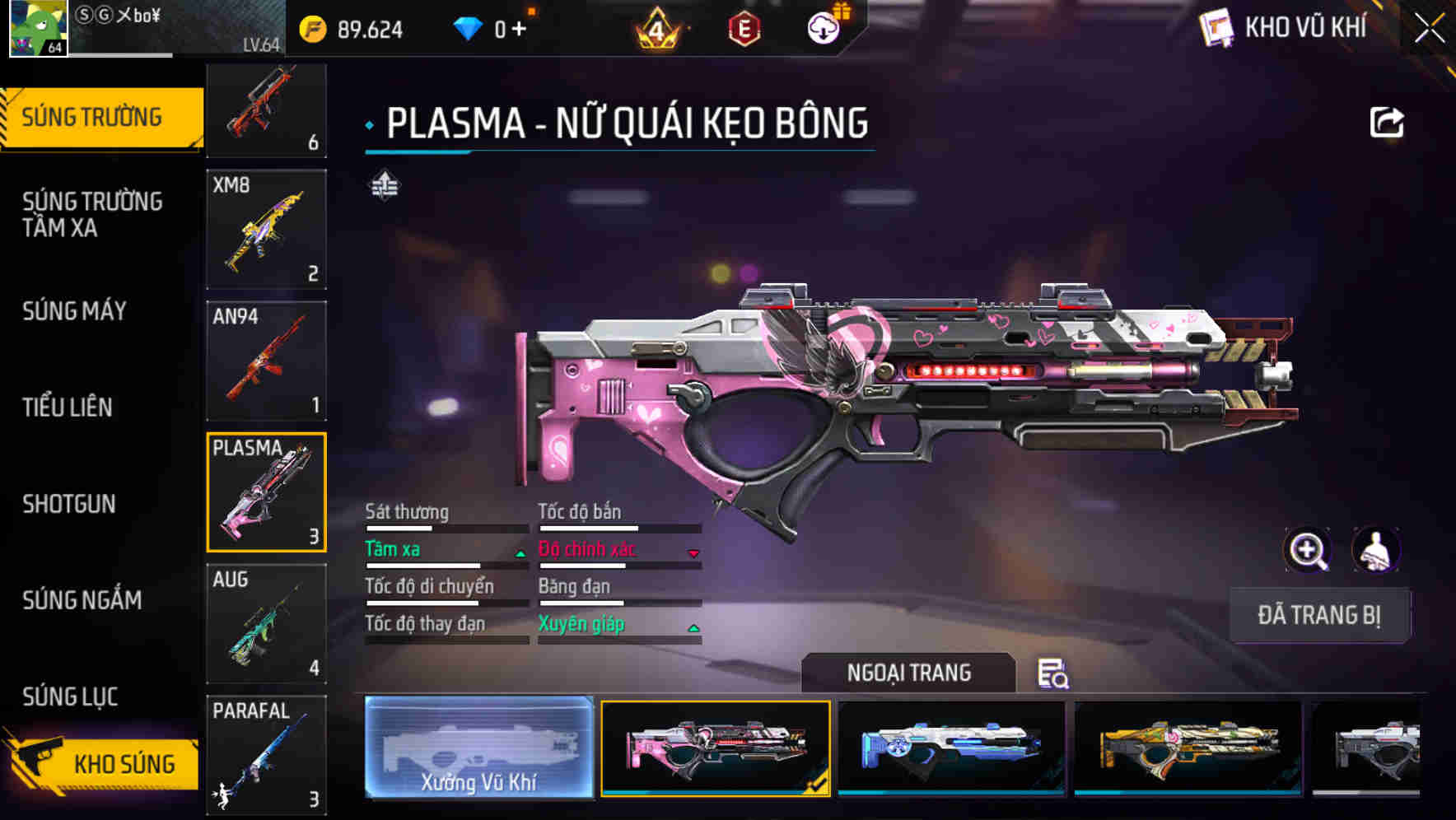Choose the Tiểu Liên category
This screenshot has height=820, width=1456.
pos(68,407)
